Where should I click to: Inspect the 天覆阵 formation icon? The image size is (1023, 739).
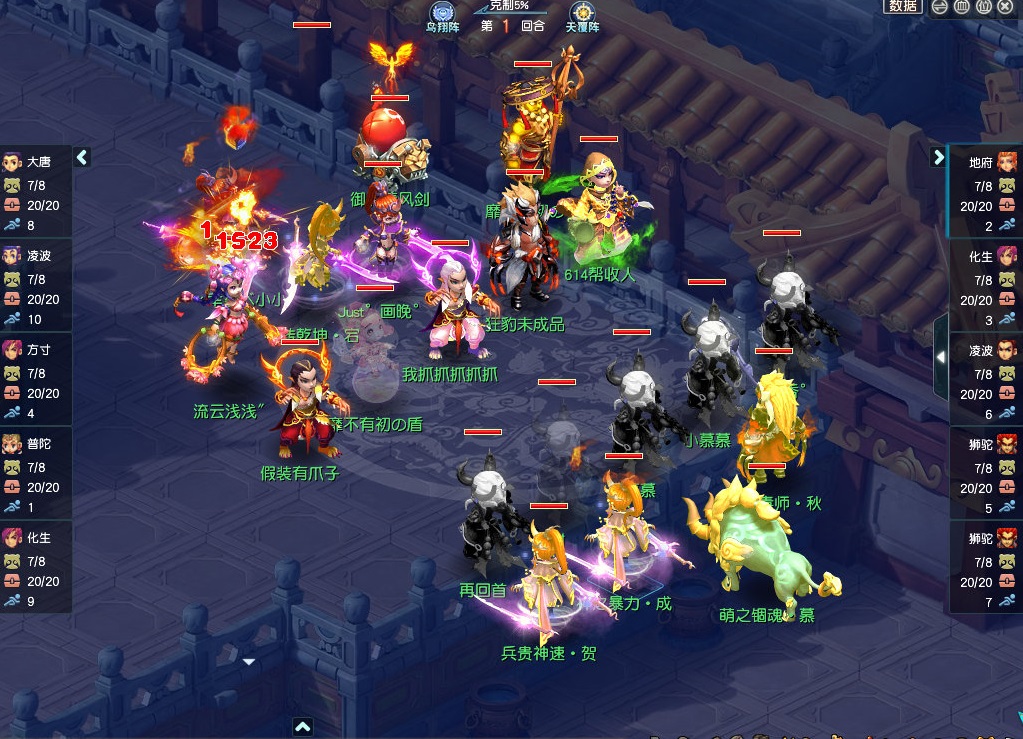(582, 14)
